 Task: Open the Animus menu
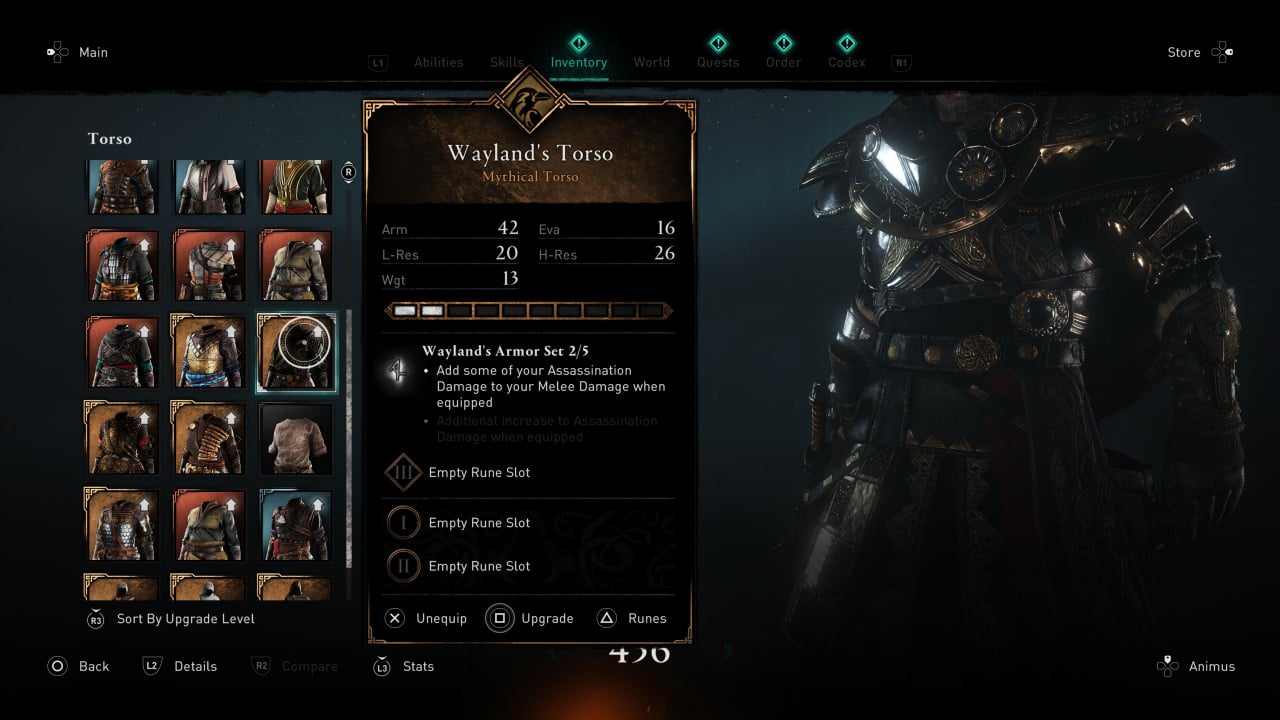pyautogui.click(x=1196, y=666)
